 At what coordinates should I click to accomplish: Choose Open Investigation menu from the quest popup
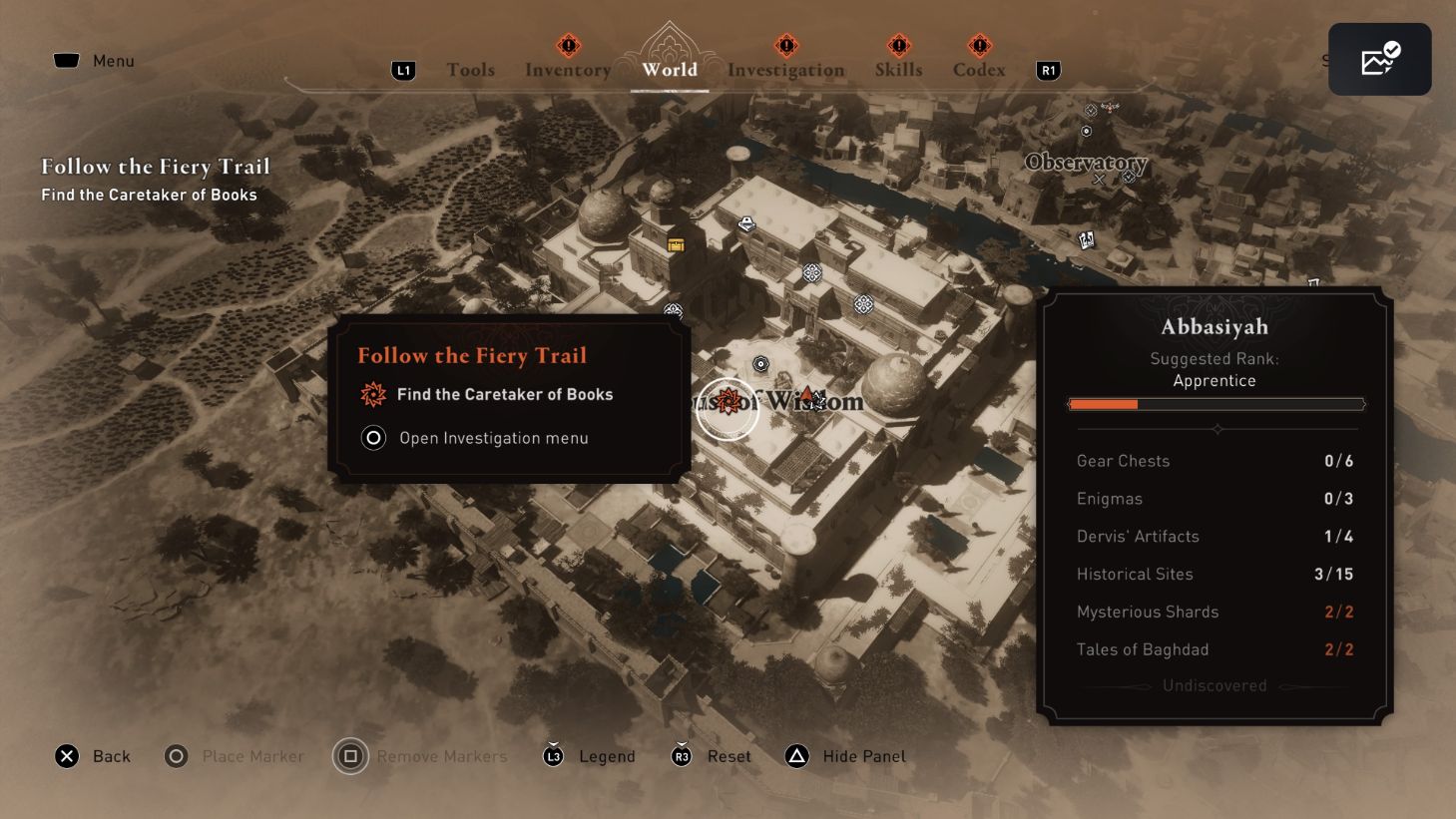pyautogui.click(x=494, y=438)
